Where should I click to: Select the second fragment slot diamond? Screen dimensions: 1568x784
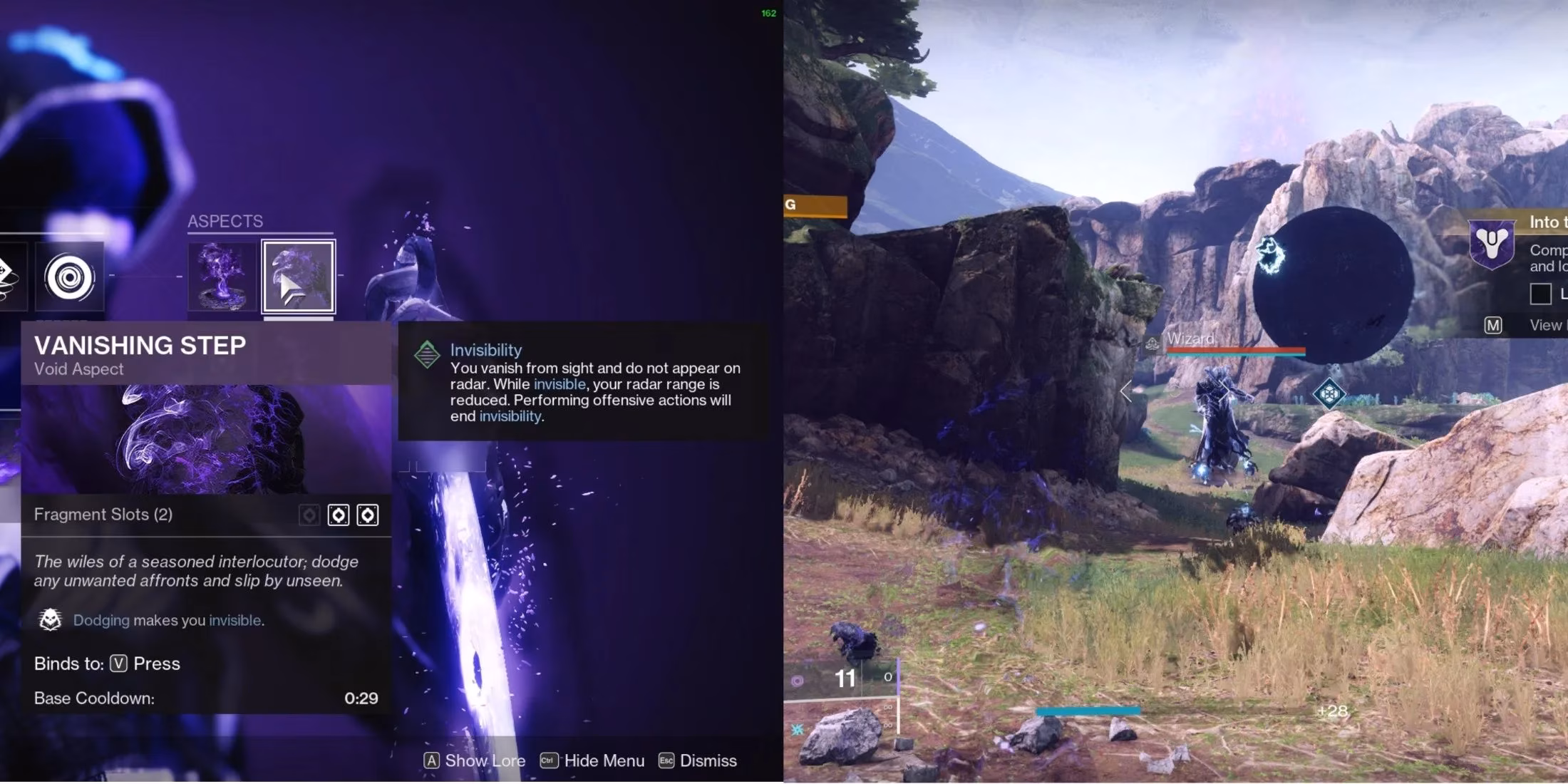(368, 515)
